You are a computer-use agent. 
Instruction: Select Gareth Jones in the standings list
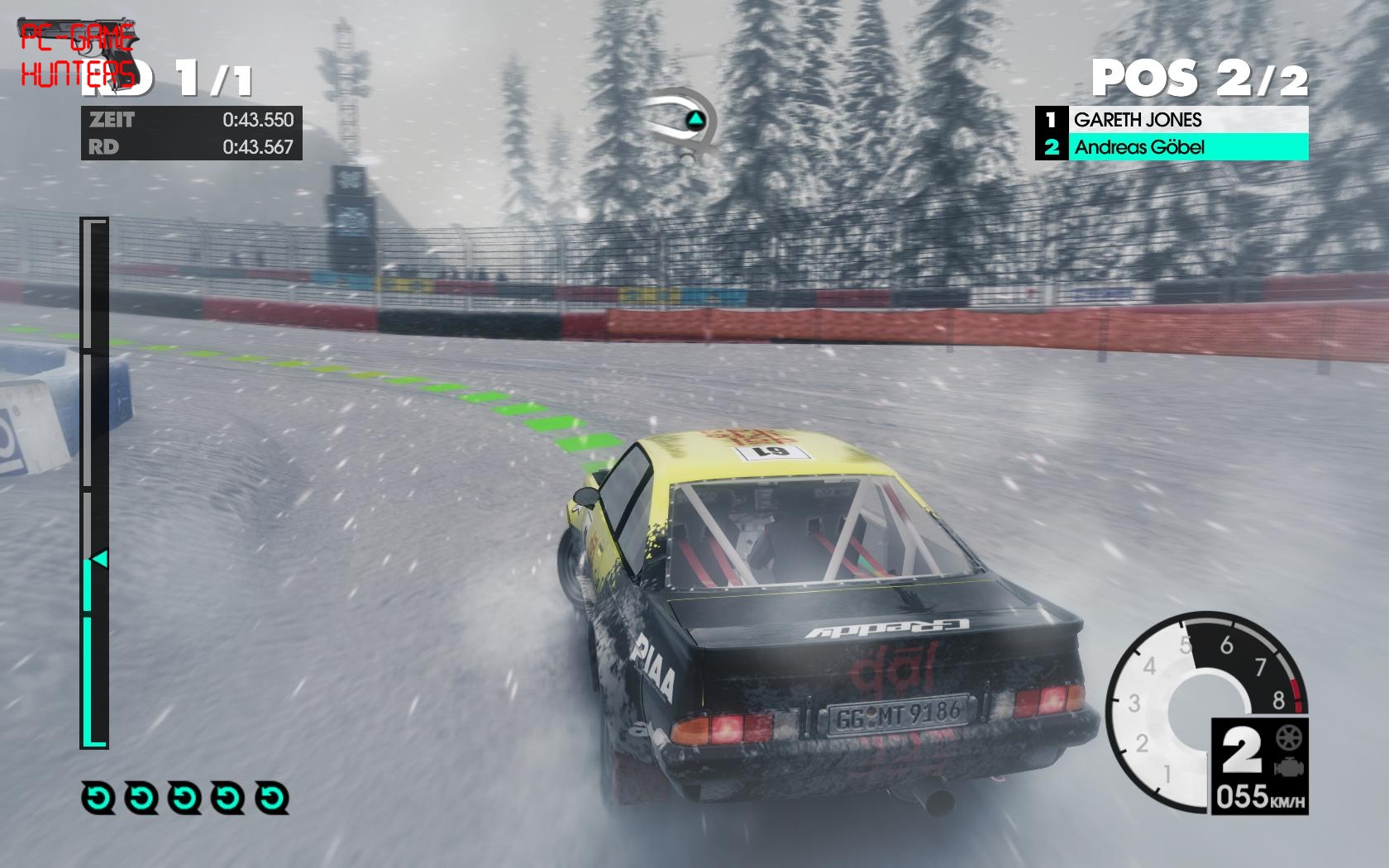pyautogui.click(x=1172, y=120)
